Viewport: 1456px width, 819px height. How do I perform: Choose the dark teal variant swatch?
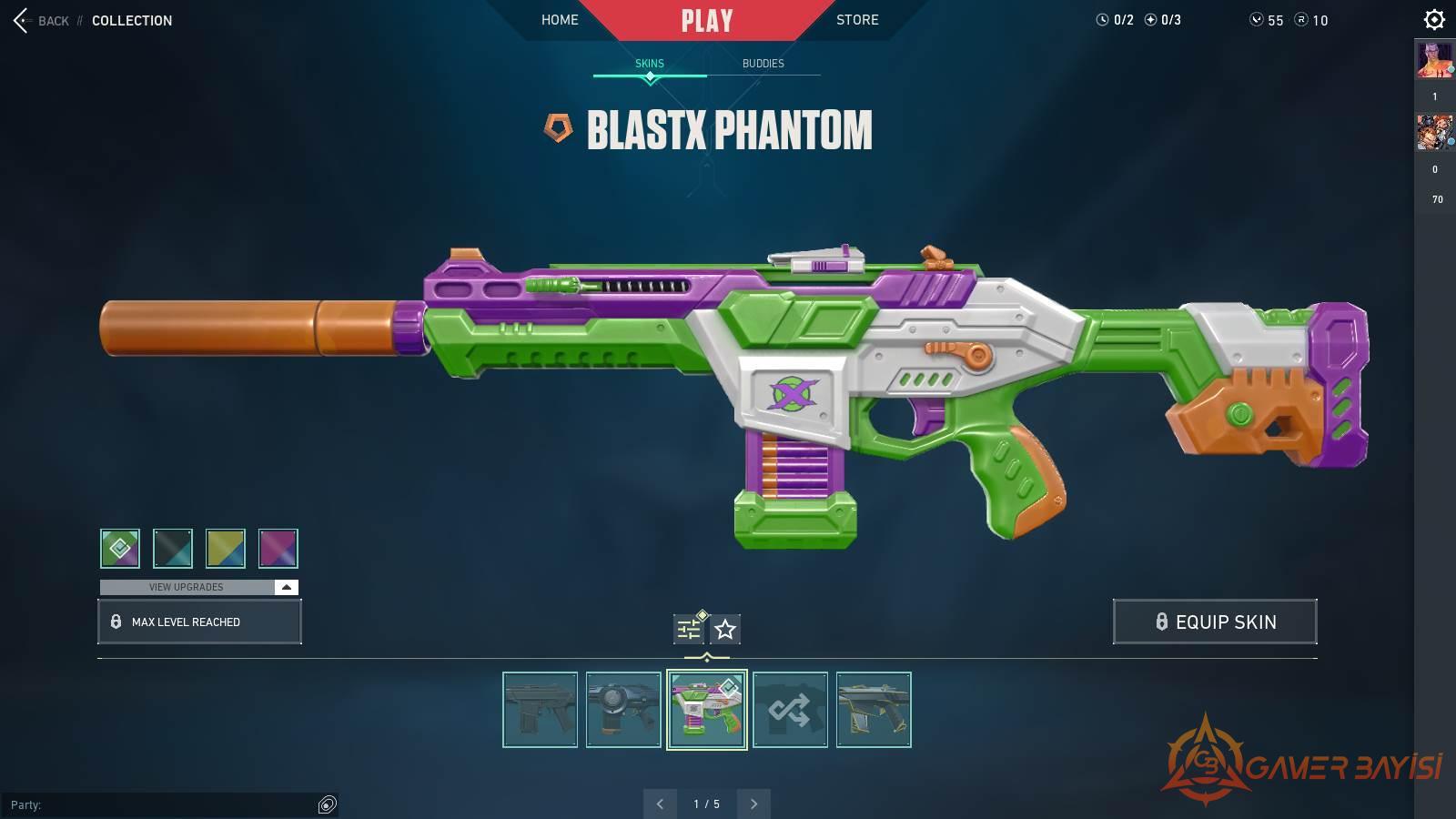point(173,548)
